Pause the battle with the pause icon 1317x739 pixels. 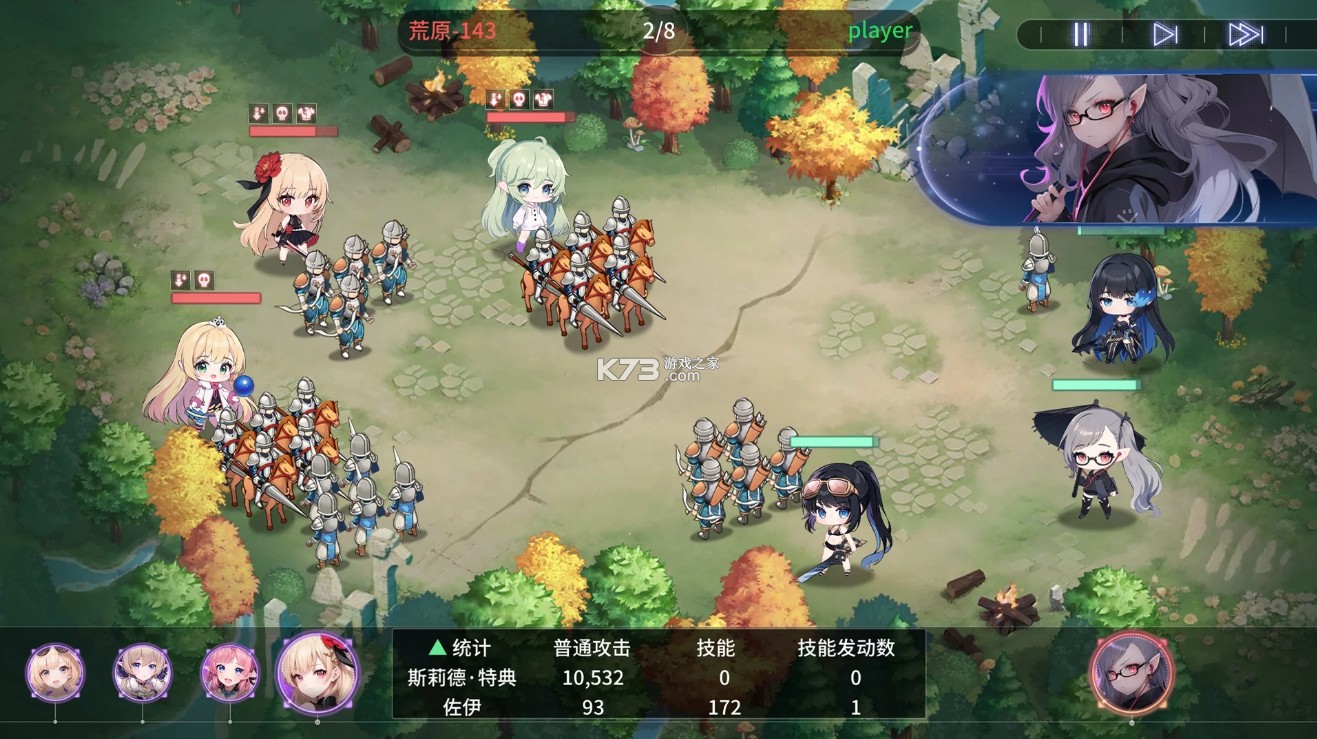pyautogui.click(x=1080, y=32)
